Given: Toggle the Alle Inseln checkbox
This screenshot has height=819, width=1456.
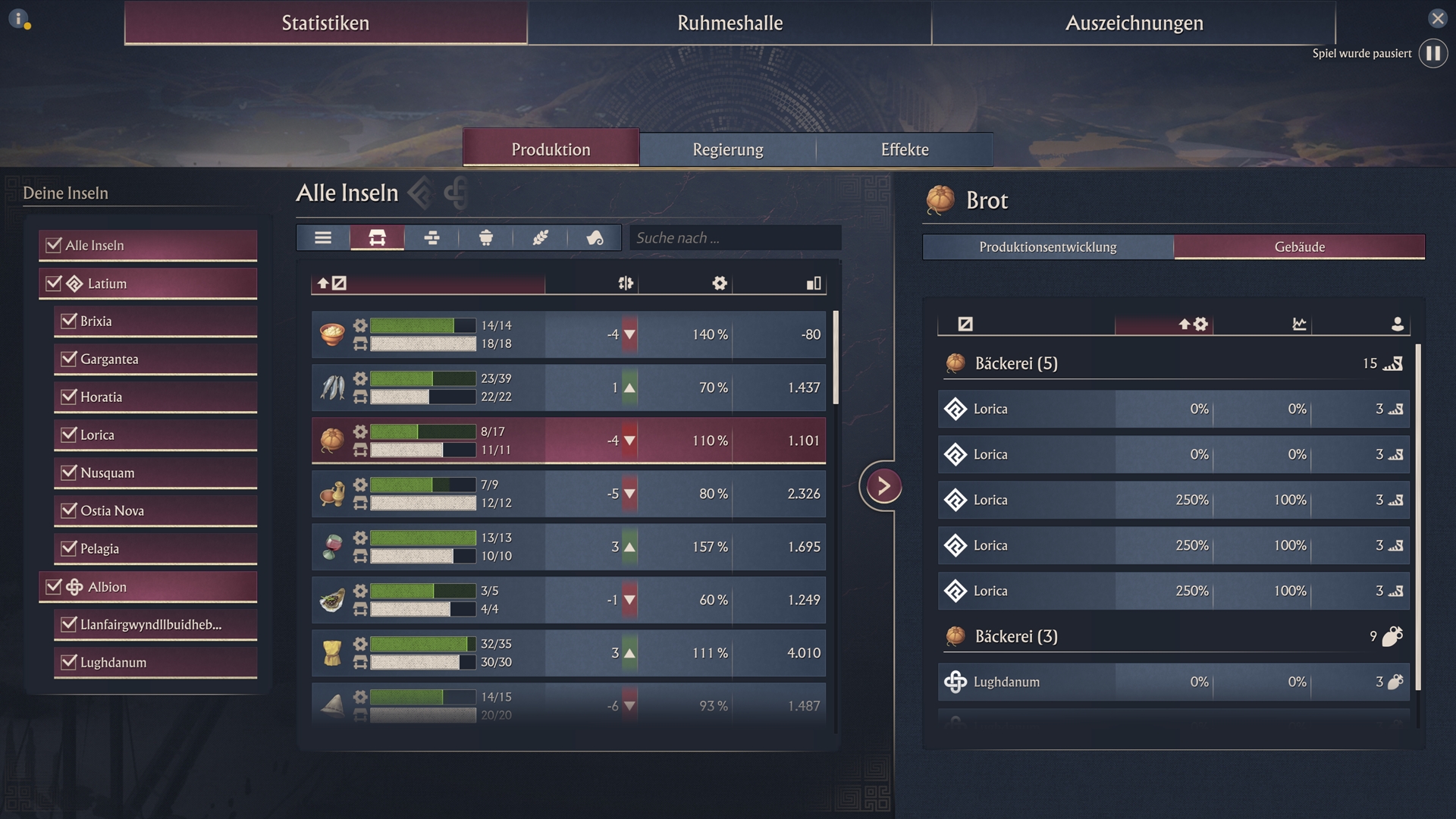Looking at the screenshot, I should tap(54, 245).
